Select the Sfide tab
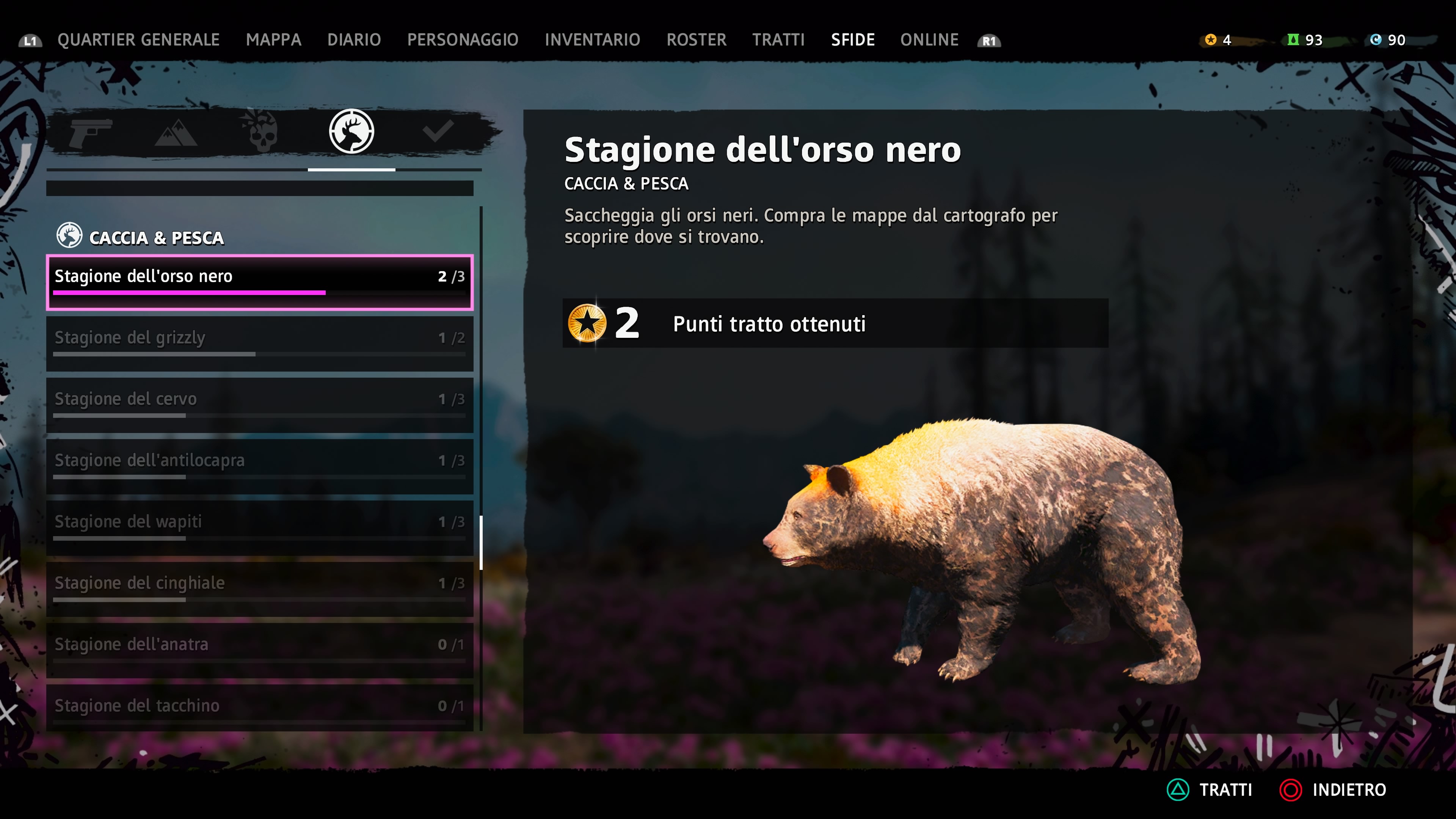 coord(852,40)
